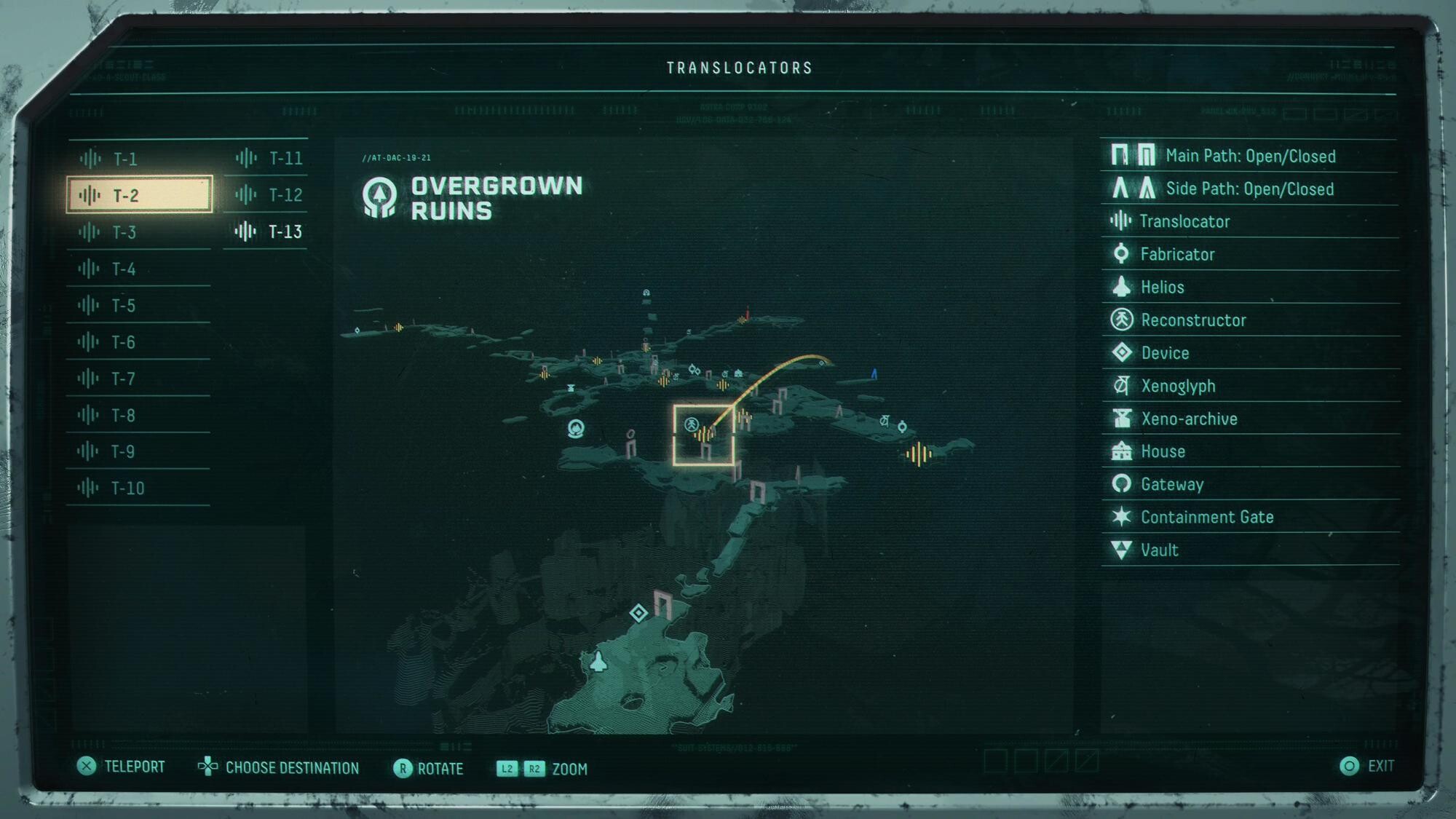The height and width of the screenshot is (819, 1456).
Task: Select the T-13 translocator entry
Action: tap(268, 232)
